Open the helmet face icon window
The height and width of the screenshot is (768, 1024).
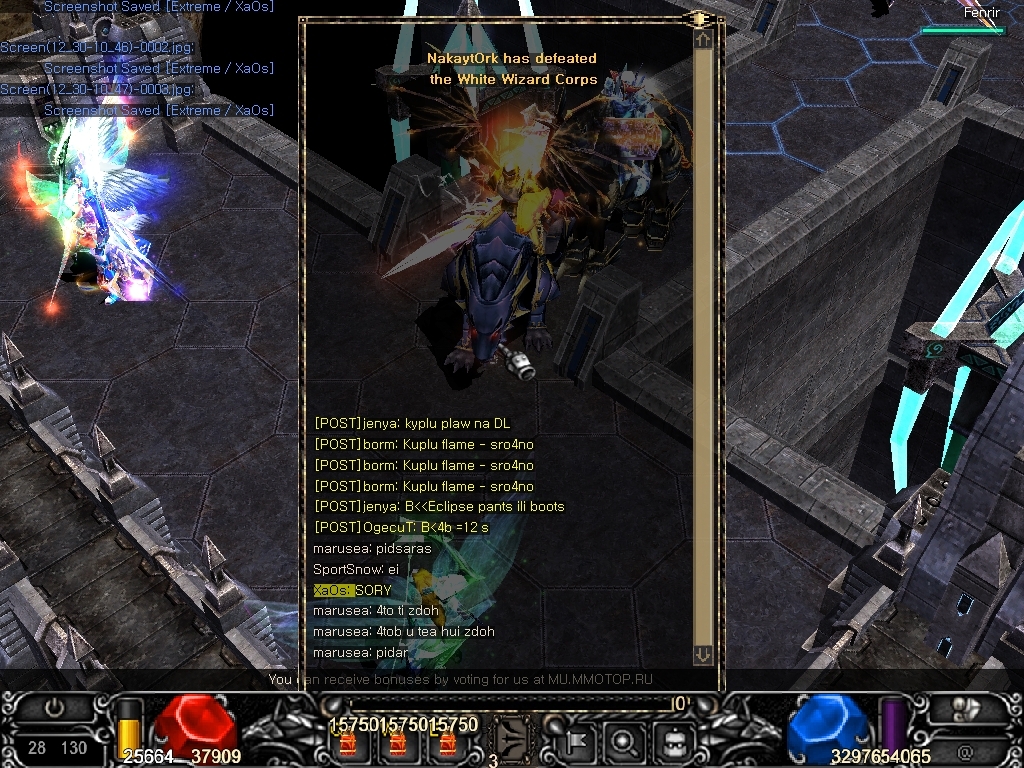(673, 742)
